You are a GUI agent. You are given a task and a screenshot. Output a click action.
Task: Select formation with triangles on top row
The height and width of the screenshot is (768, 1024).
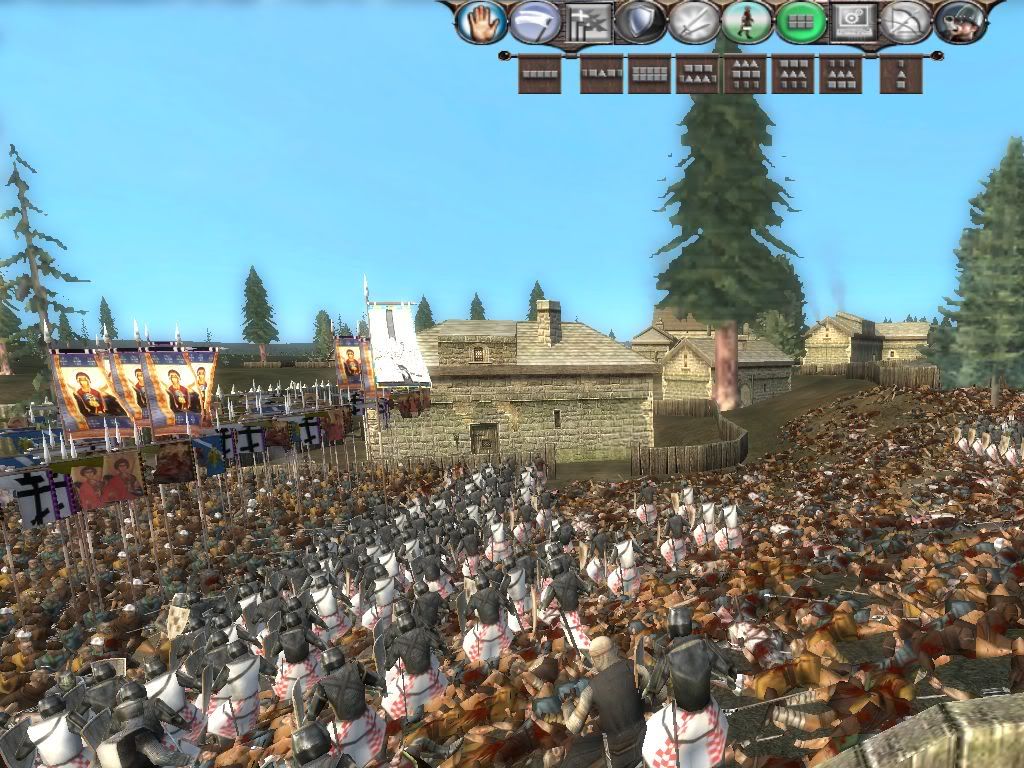[x=745, y=74]
